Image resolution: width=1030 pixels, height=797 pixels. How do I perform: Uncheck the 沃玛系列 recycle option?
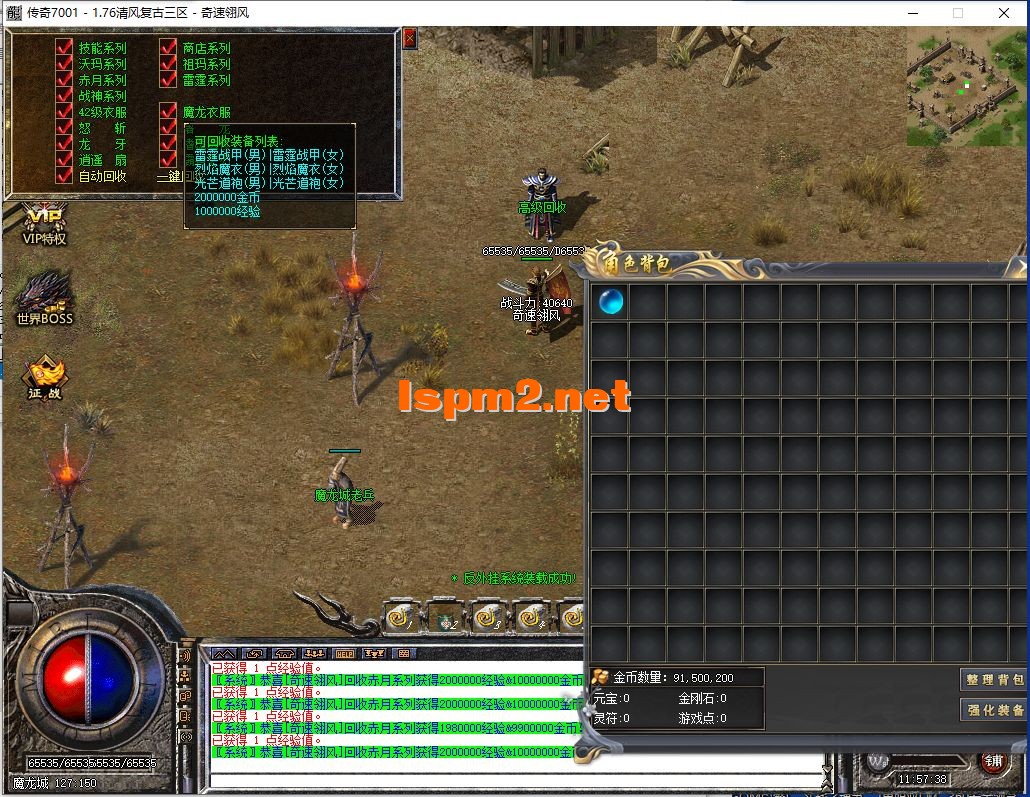pyautogui.click(x=65, y=64)
